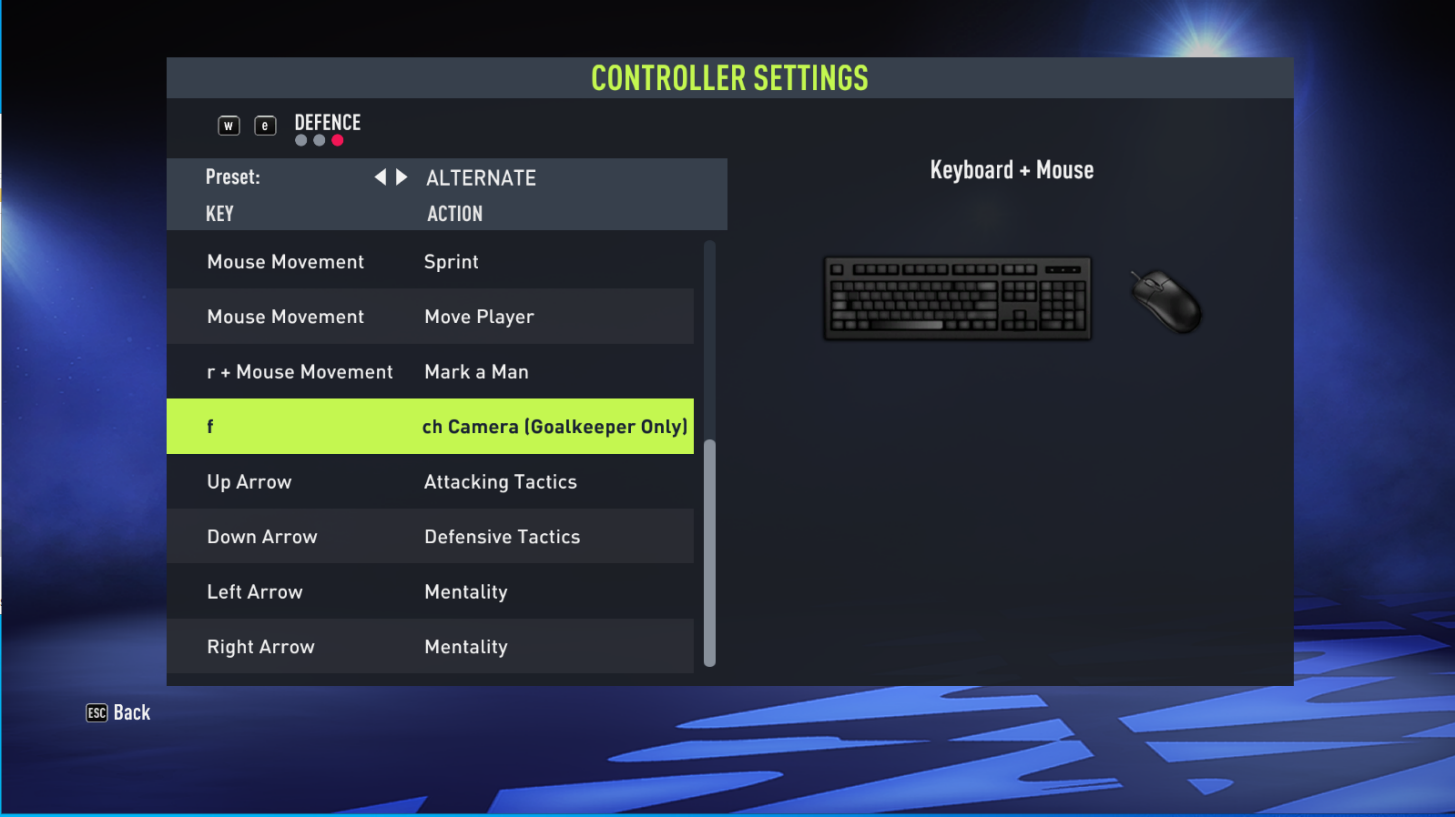The image size is (1455, 817).
Task: Click the 'w' key icon above the settings list
Action: pyautogui.click(x=229, y=125)
